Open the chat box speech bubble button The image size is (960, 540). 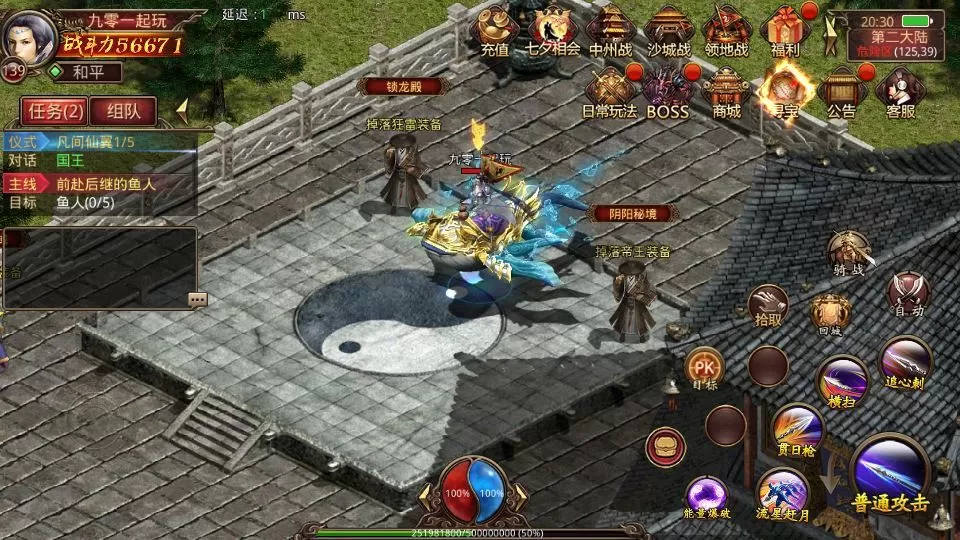[x=197, y=299]
